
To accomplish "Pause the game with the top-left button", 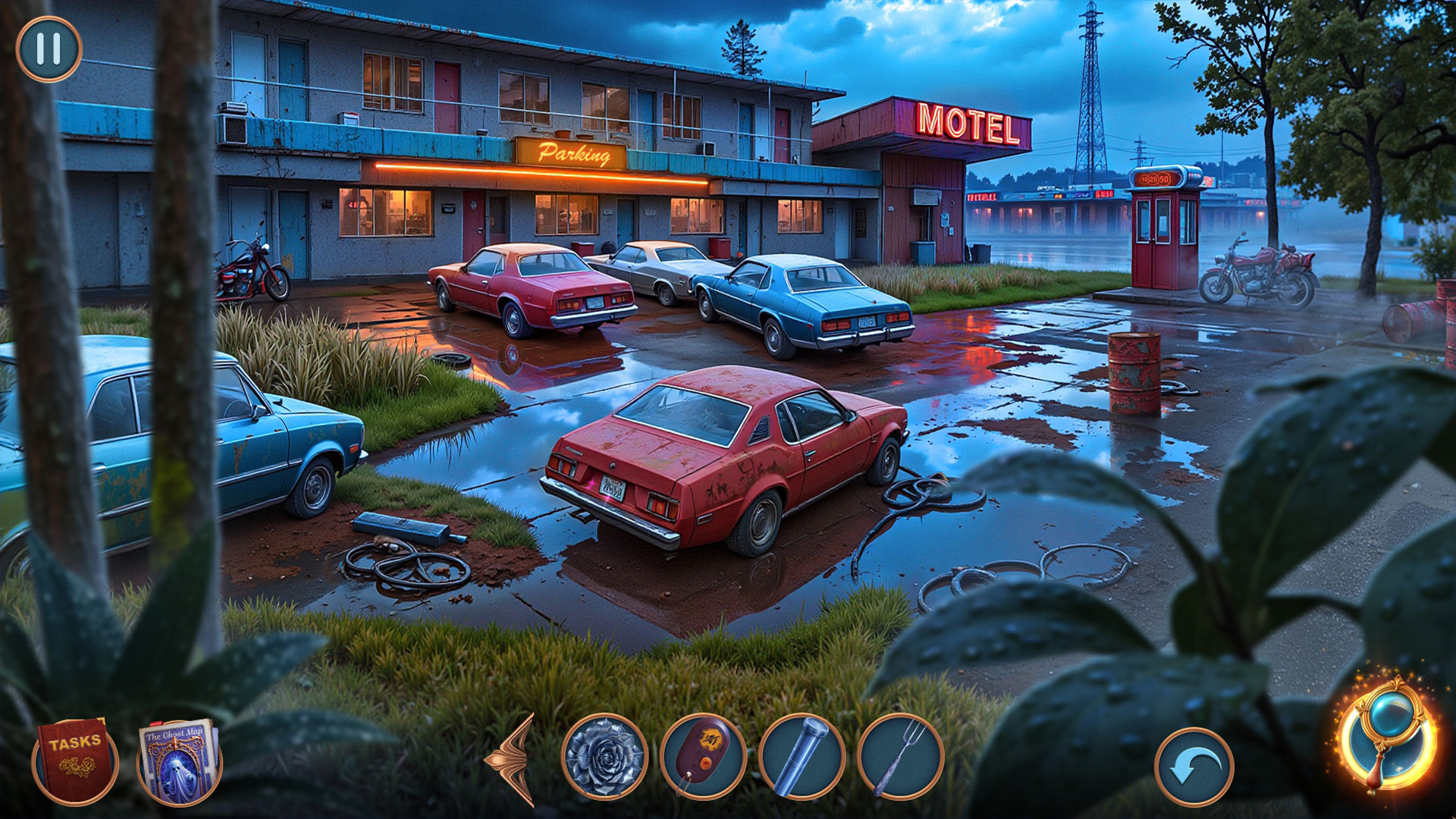I will click(49, 49).
